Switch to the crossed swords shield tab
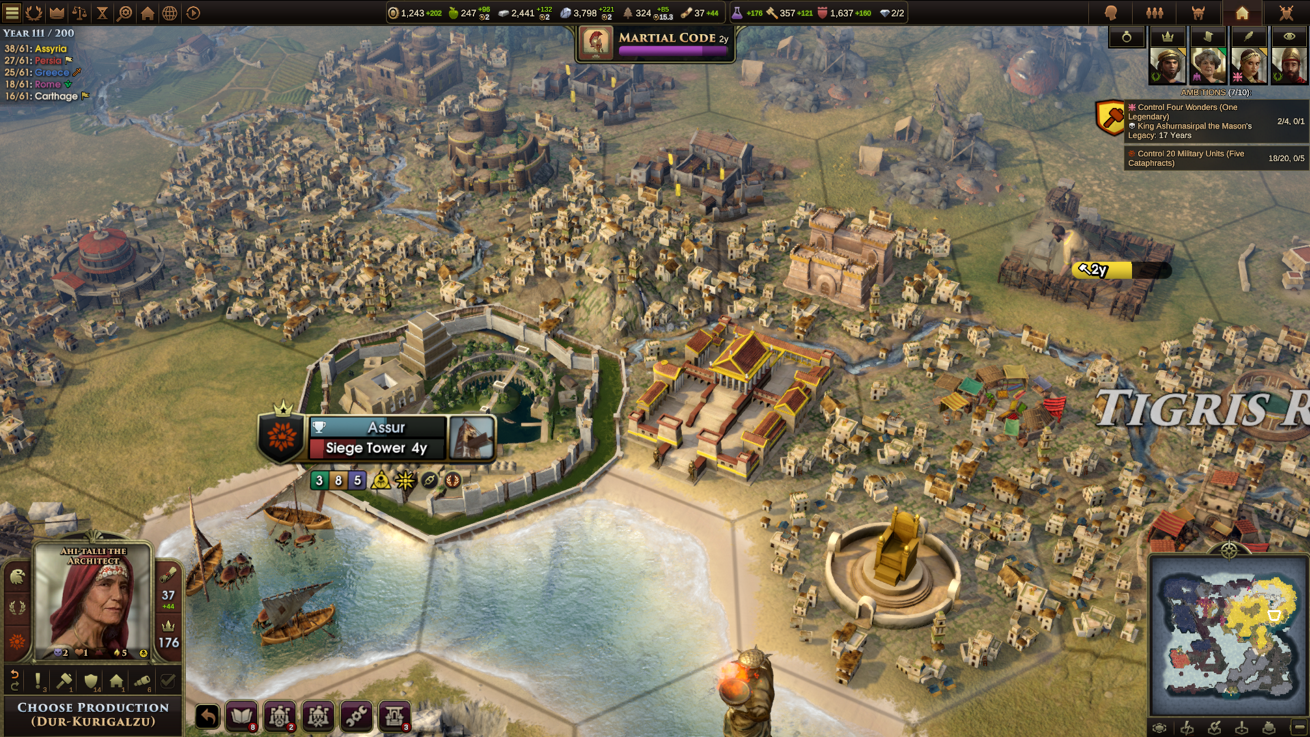The height and width of the screenshot is (737, 1310). 1286,13
